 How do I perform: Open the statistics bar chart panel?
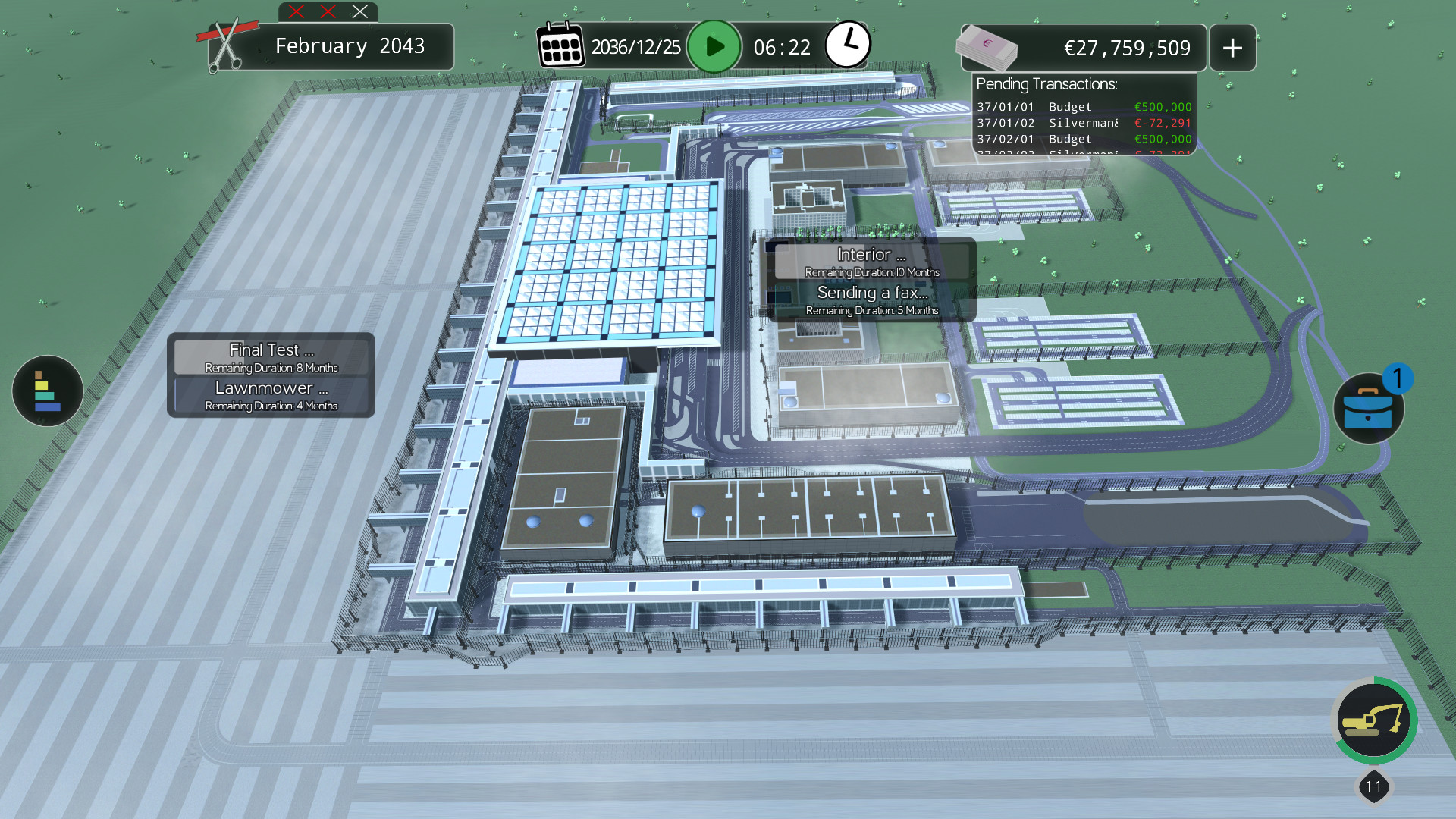[46, 391]
